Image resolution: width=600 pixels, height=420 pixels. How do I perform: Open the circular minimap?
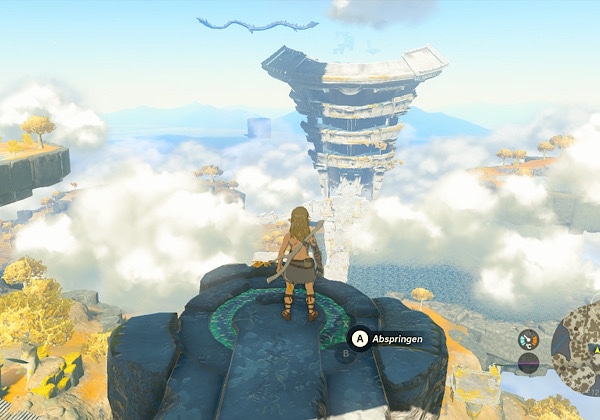tap(581, 348)
